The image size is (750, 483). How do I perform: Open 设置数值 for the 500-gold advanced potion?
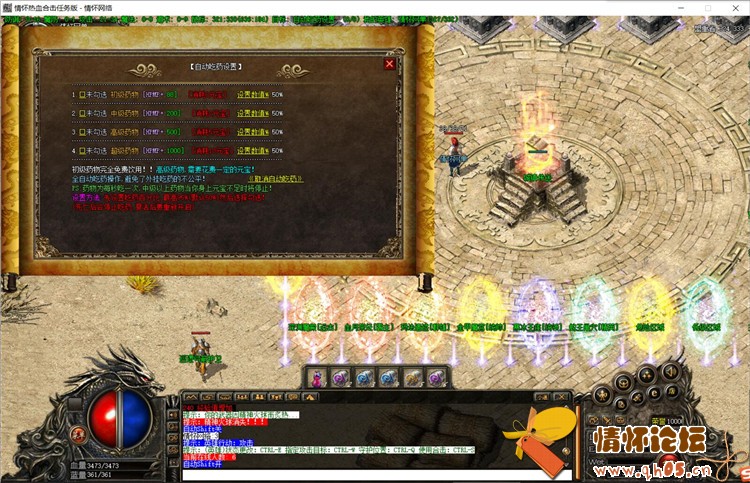point(252,131)
